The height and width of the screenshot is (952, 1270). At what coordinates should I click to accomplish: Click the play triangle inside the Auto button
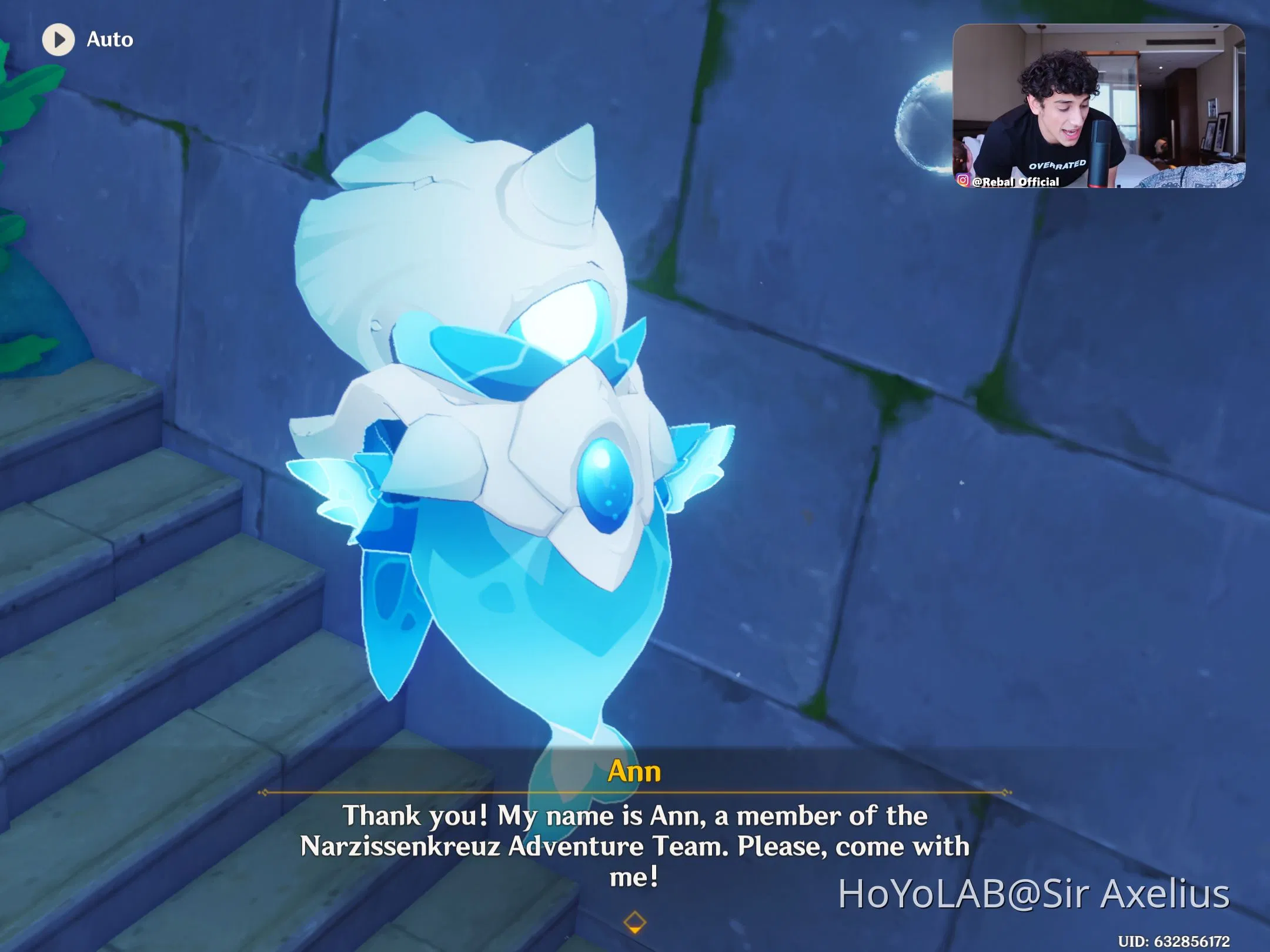58,40
